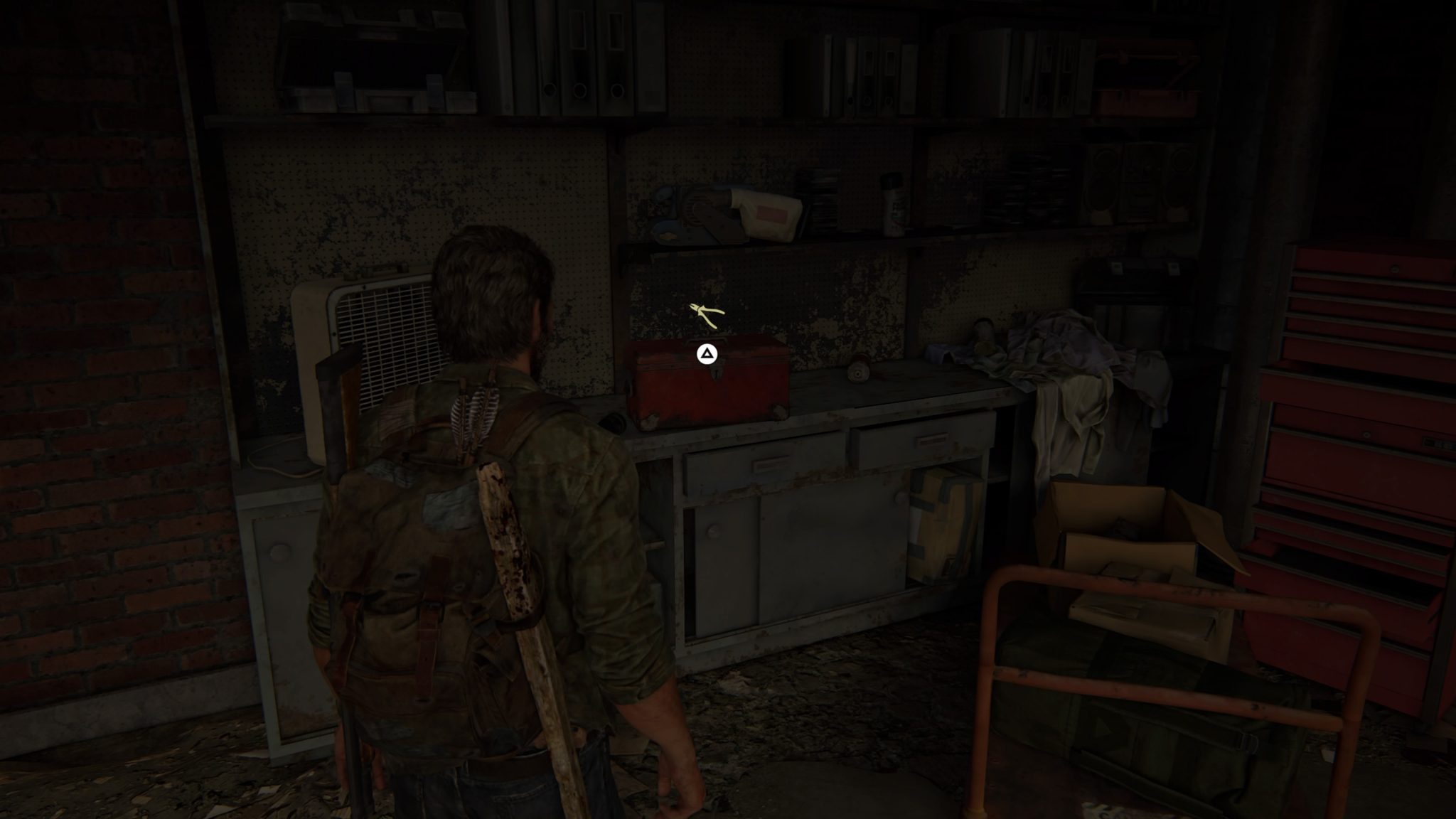
Task: Select the spray can on the pegboard shelf
Action: pos(892,206)
